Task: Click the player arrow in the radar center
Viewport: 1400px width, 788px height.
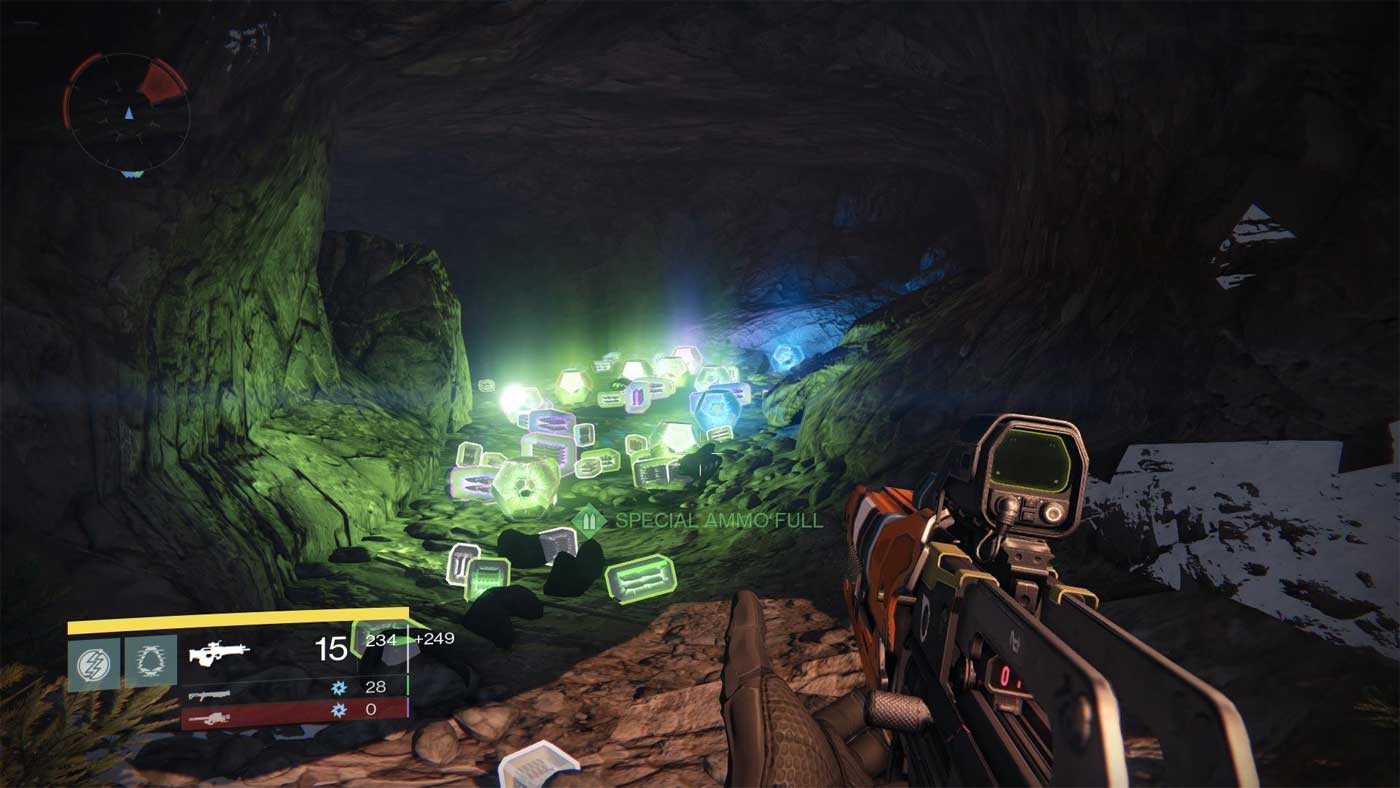Action: coord(129,113)
